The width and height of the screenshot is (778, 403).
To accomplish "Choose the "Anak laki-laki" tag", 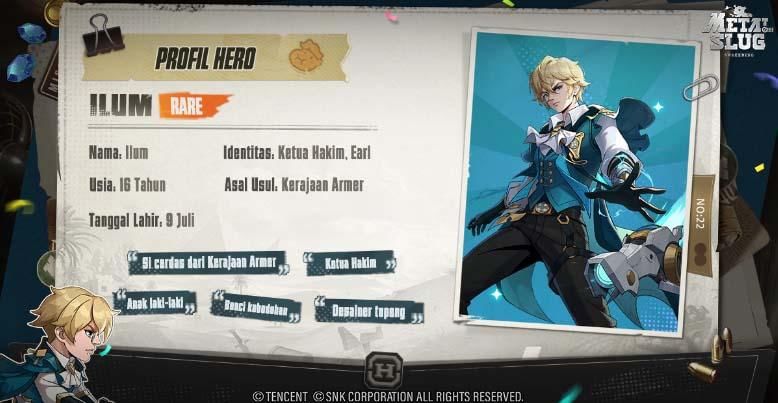I will (155, 300).
